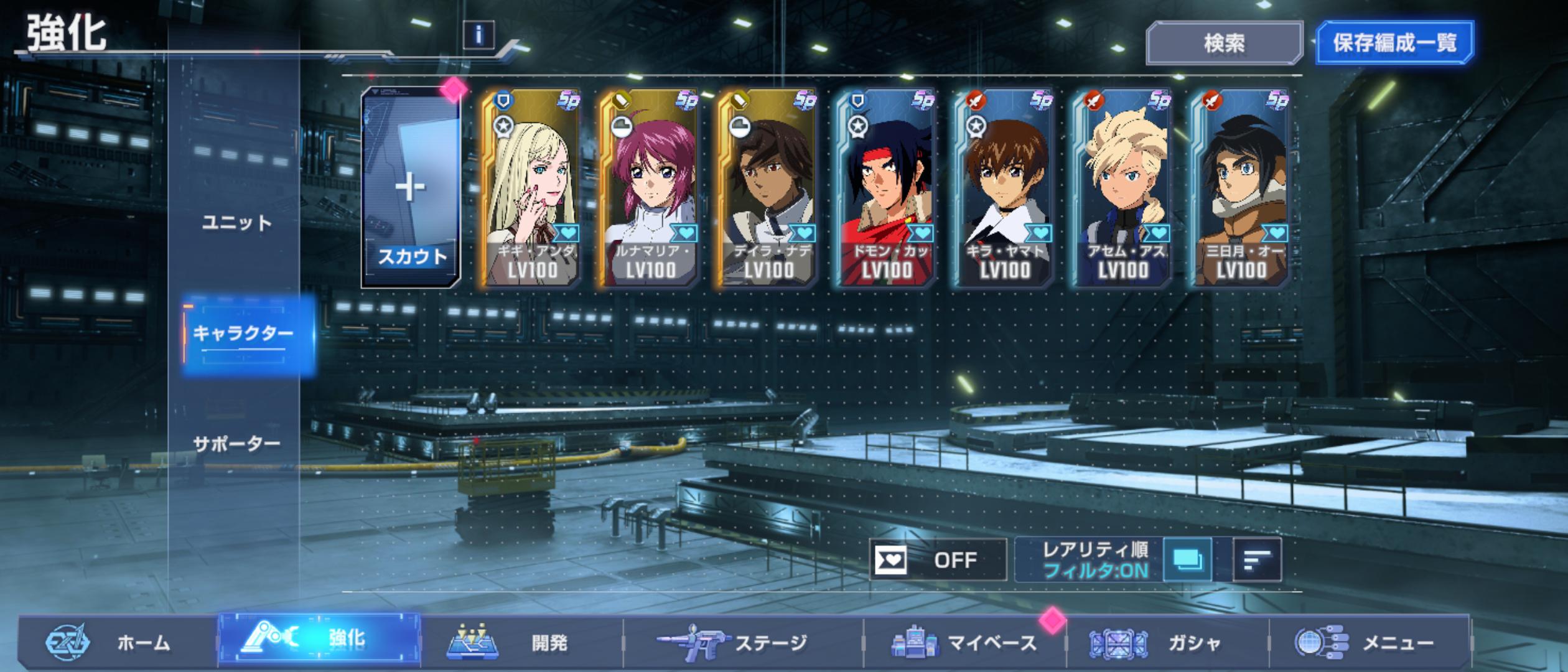Open the 検索 search button
1568x672 pixels.
point(1223,43)
